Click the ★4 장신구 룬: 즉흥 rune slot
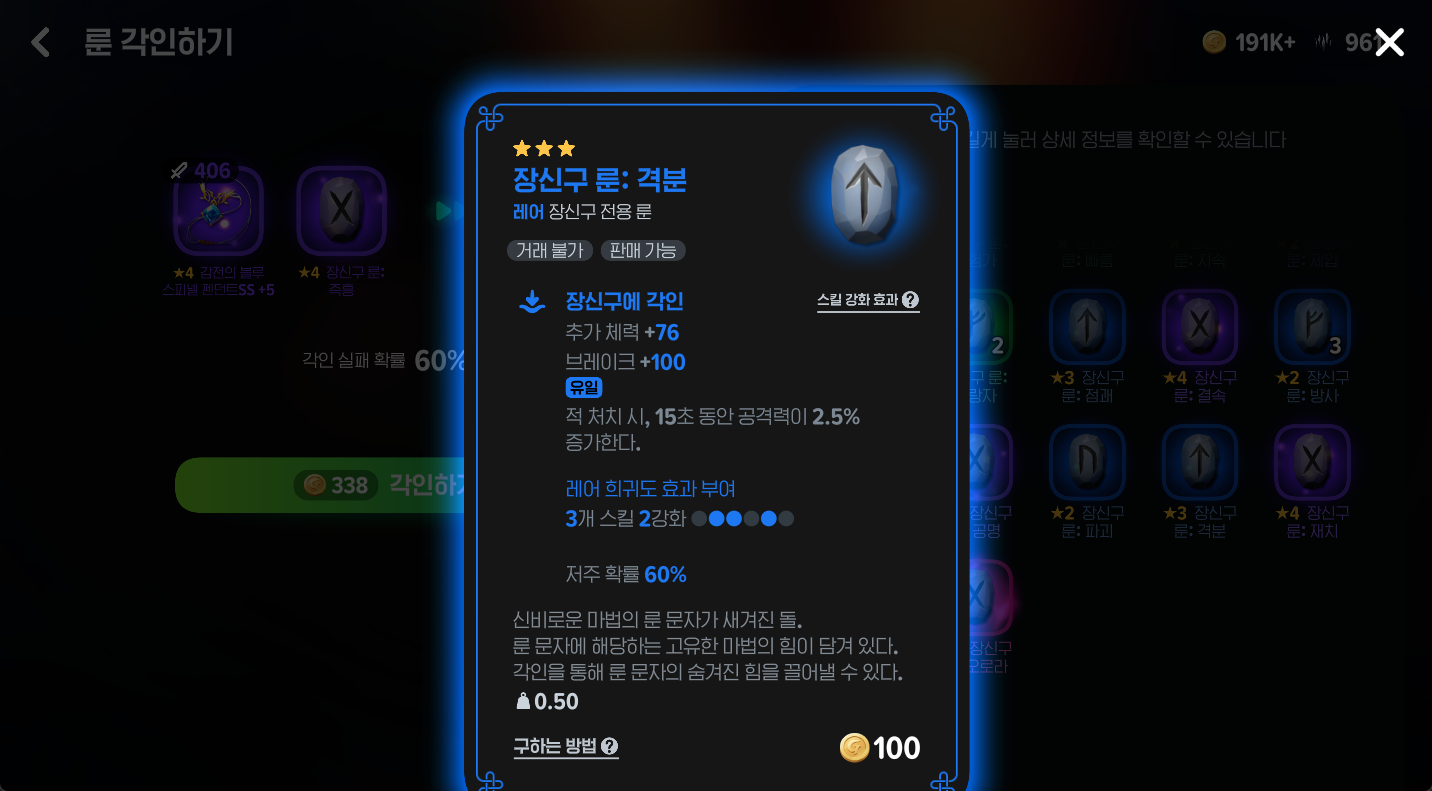 pos(342,210)
